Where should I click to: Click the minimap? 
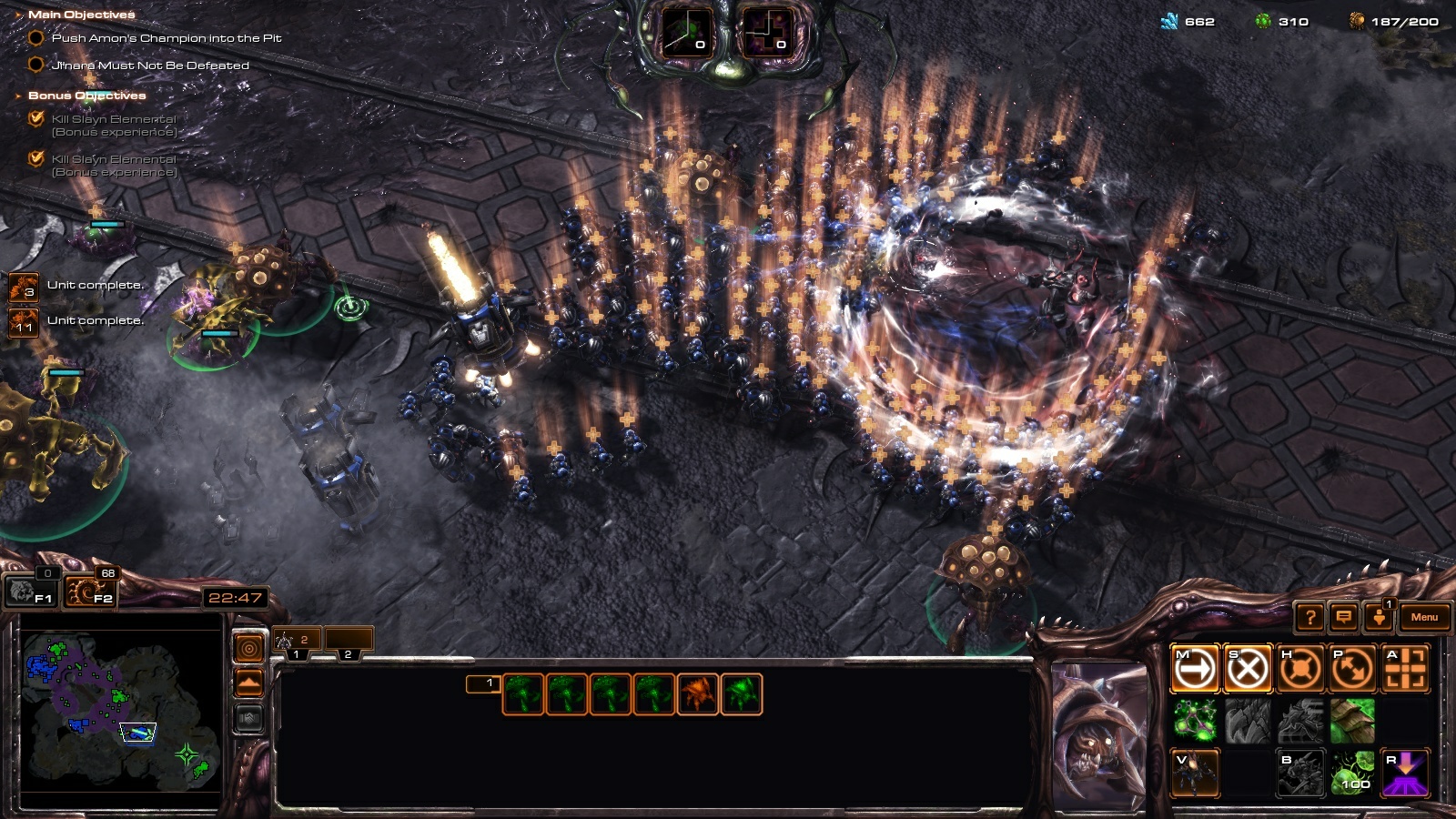coord(121,710)
